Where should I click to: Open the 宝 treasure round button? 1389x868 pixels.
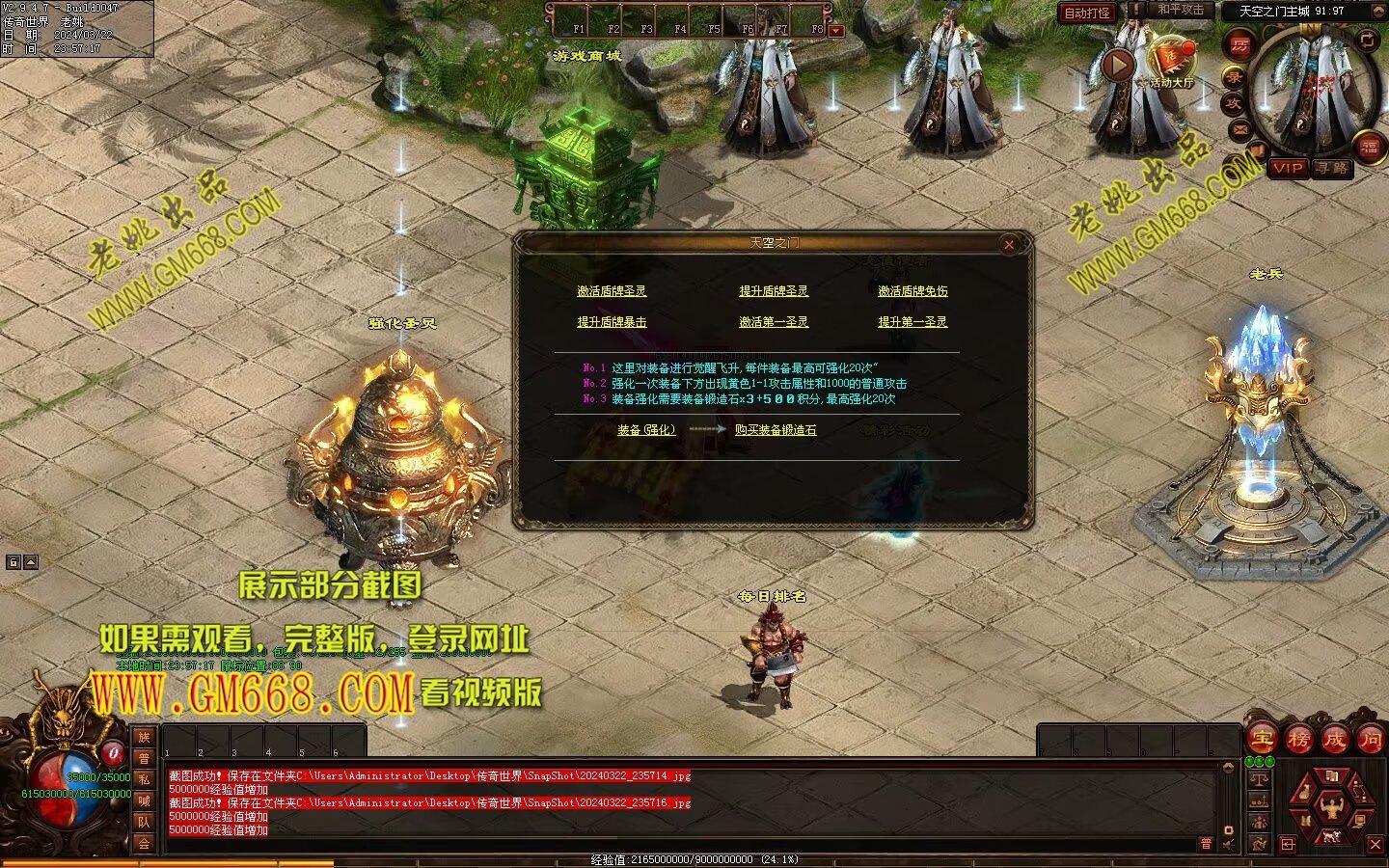tap(1261, 740)
